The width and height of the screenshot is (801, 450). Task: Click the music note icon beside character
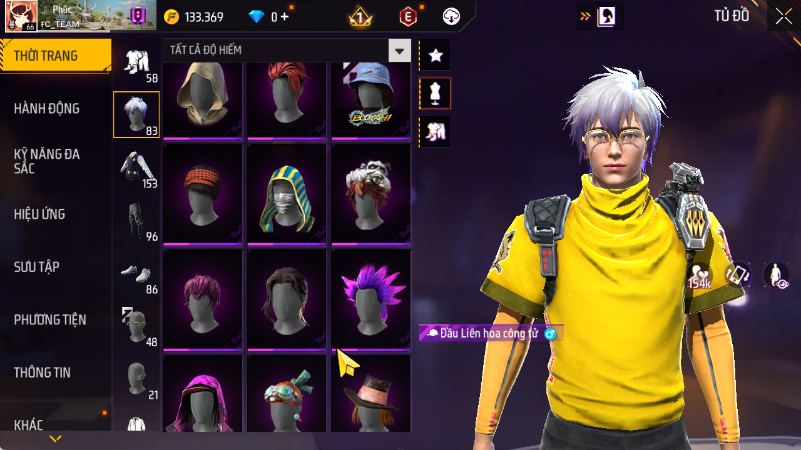click(x=738, y=275)
